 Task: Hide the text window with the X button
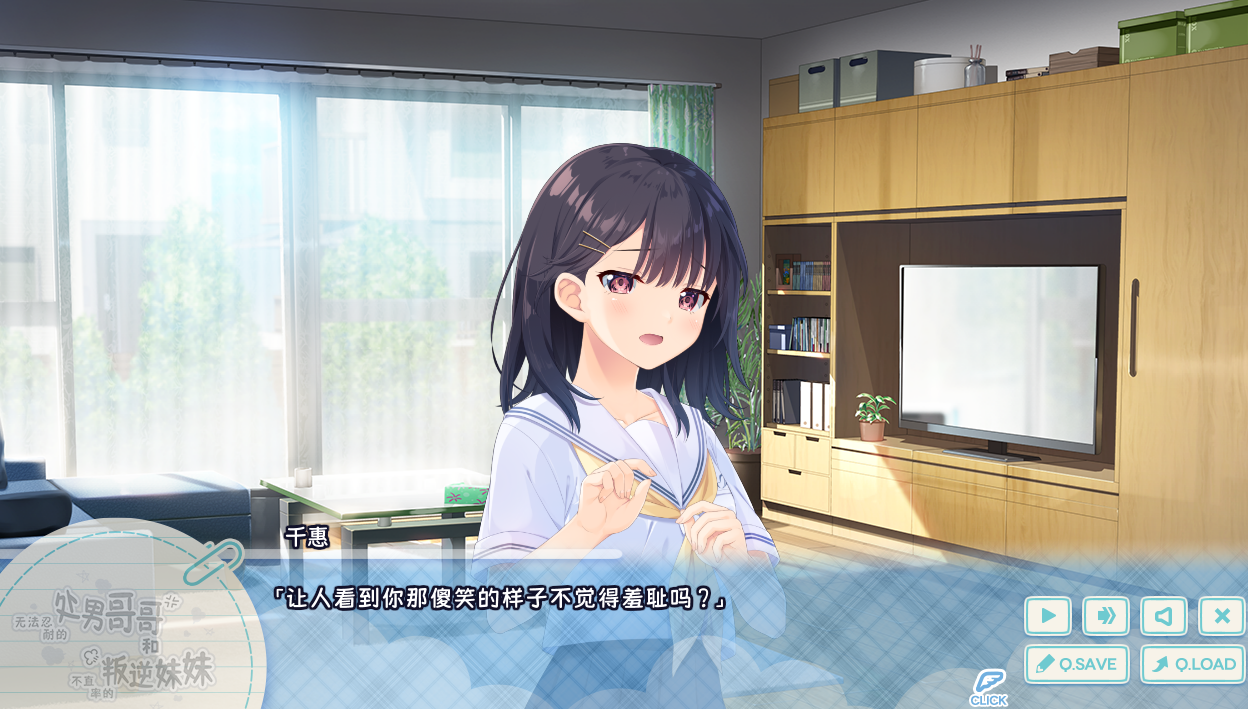pos(1221,616)
